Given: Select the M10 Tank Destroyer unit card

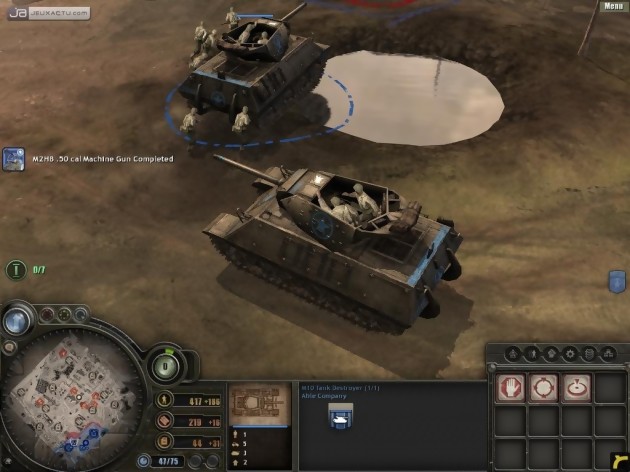Looking at the screenshot, I should 342,416.
